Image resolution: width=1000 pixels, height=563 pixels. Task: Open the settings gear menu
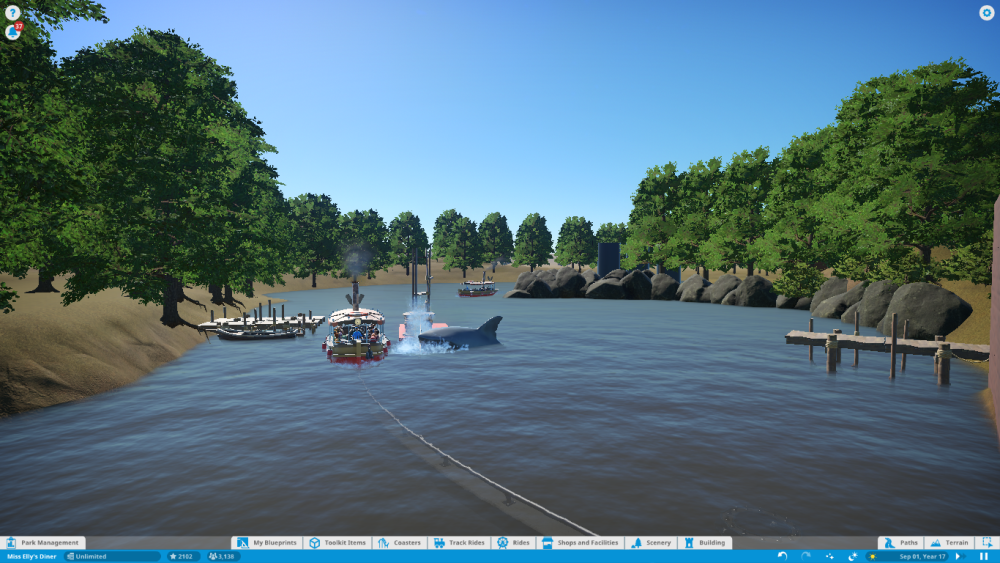pos(986,13)
